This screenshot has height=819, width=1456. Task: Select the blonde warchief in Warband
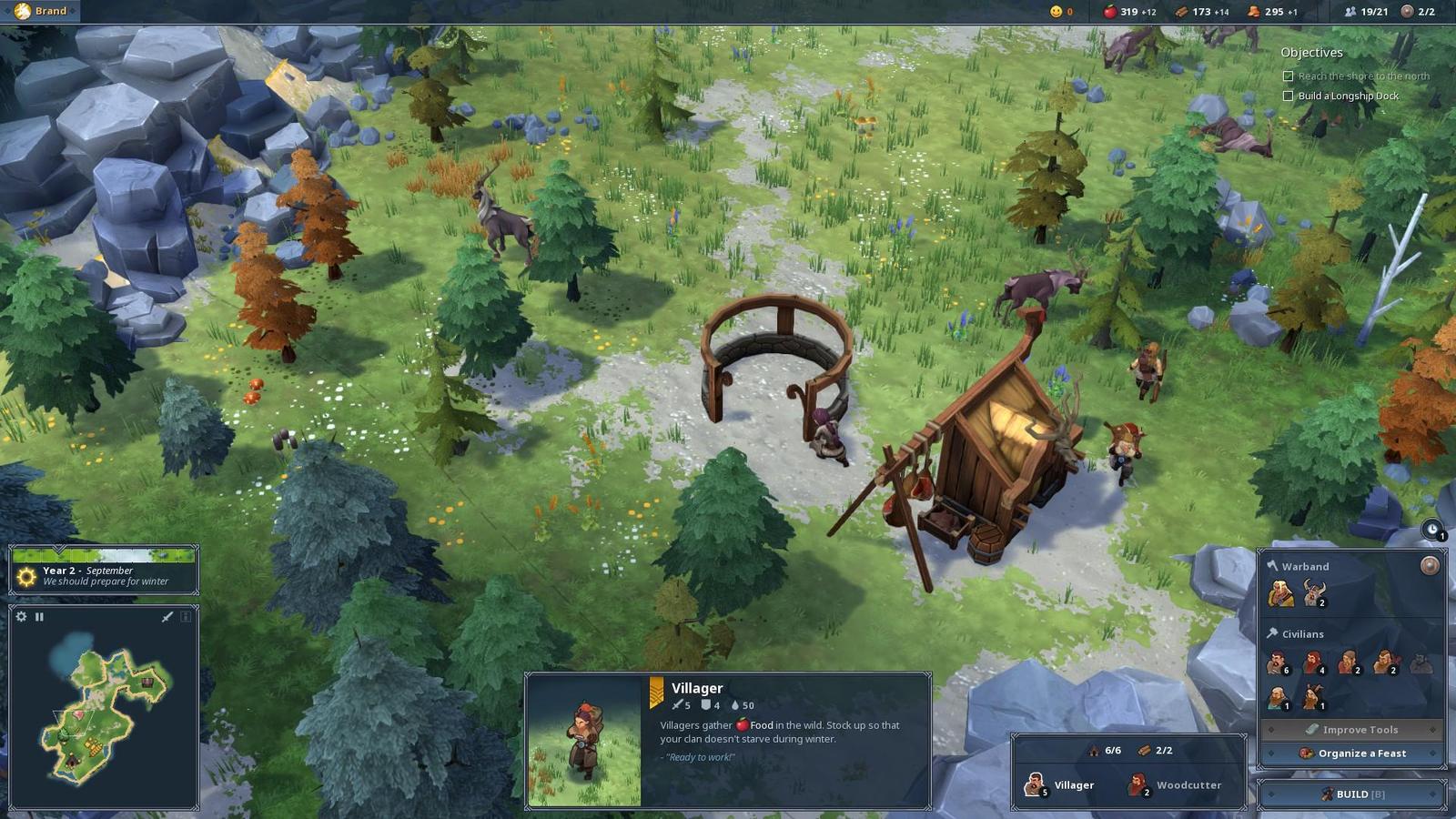tap(1280, 594)
